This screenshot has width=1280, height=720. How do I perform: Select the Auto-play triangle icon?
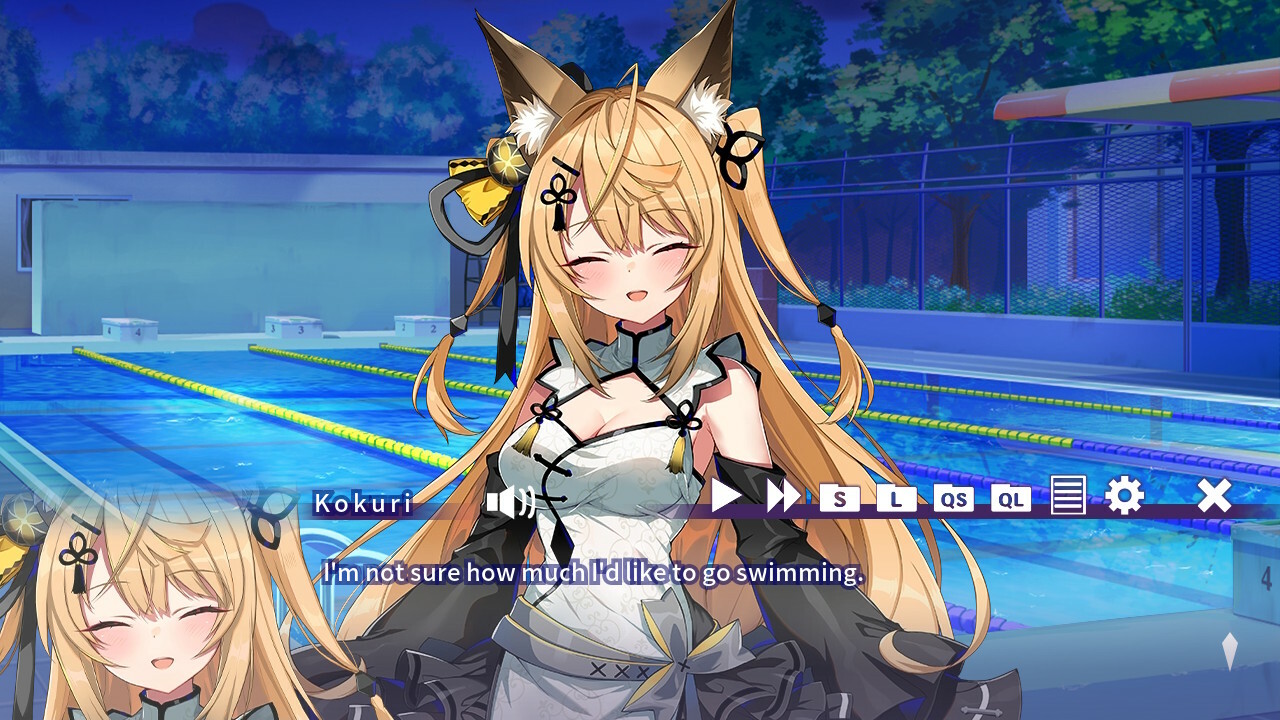click(x=727, y=497)
